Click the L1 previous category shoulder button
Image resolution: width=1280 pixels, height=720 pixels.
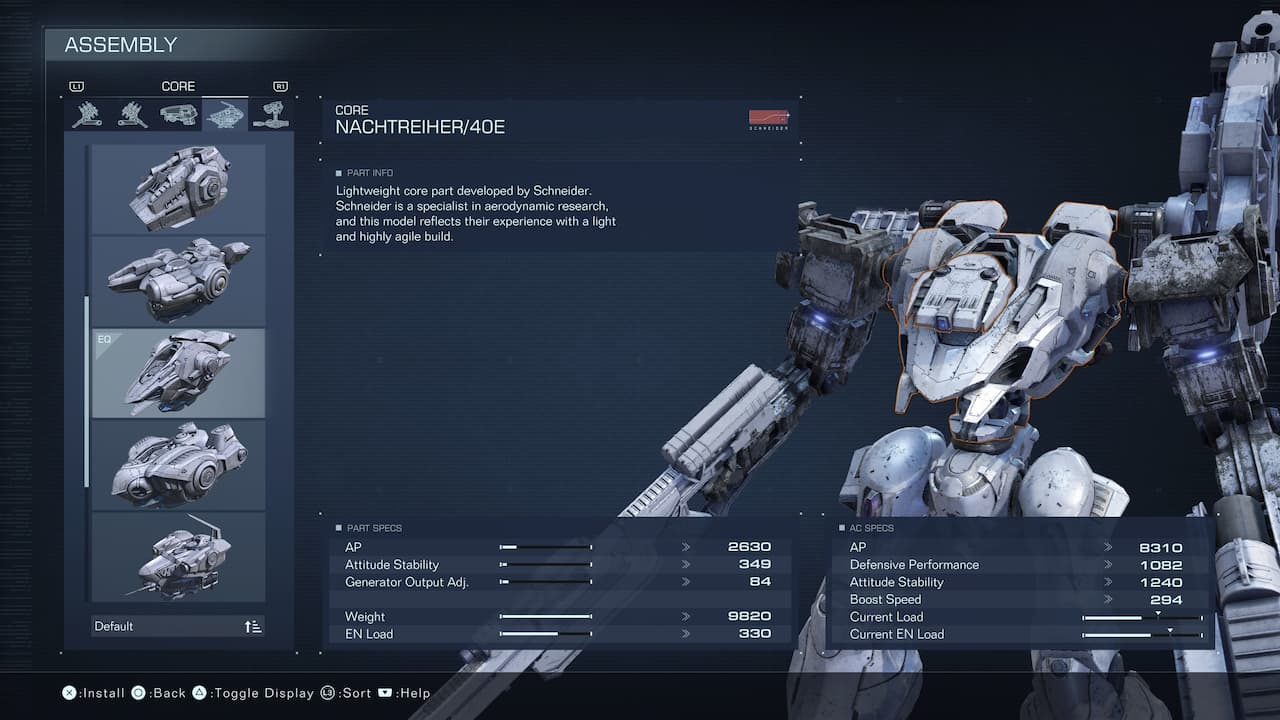77,86
